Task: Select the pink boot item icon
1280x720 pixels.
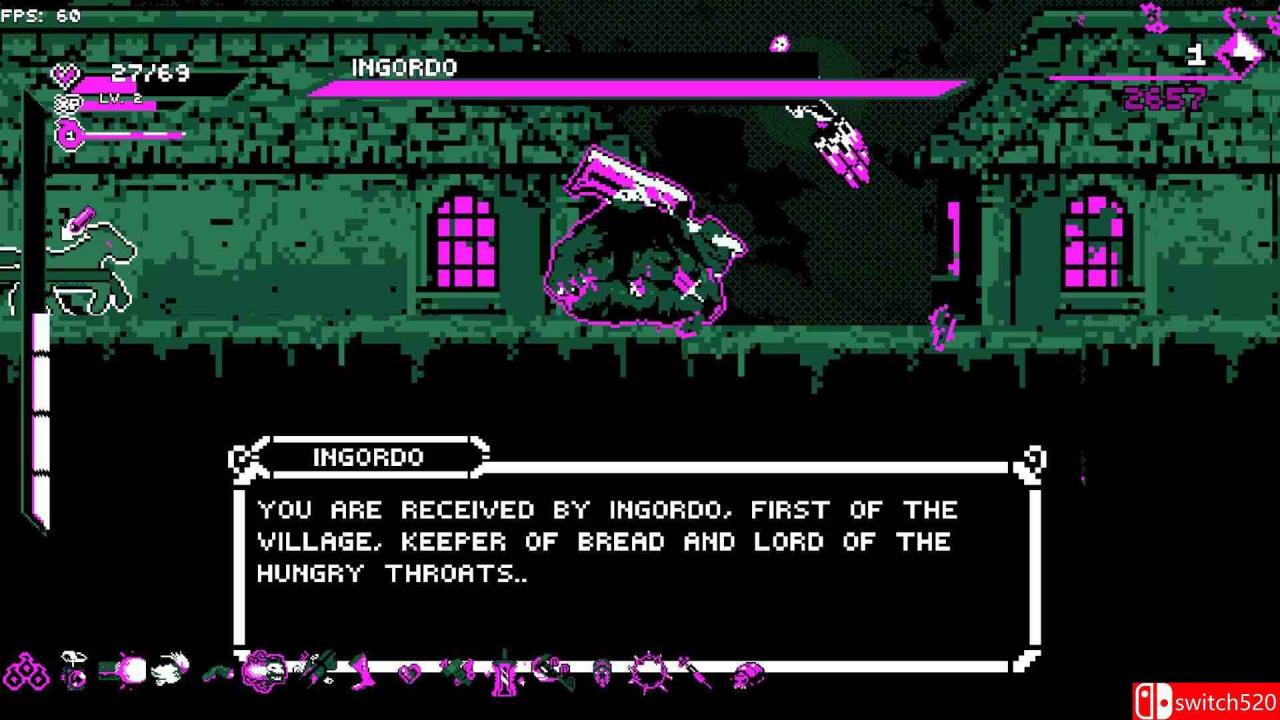Action: click(362, 671)
